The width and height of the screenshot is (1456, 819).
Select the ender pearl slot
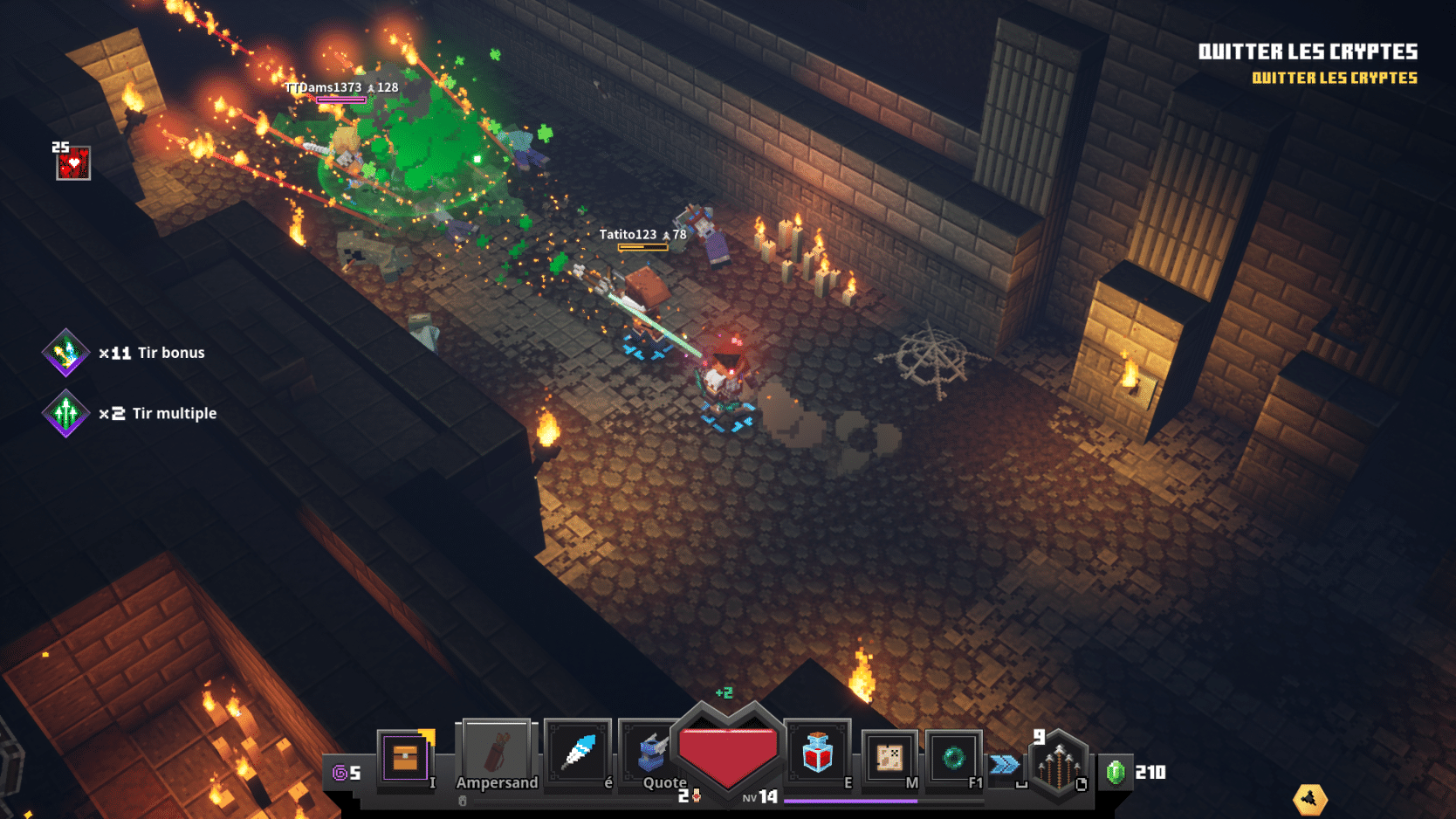pos(953,757)
